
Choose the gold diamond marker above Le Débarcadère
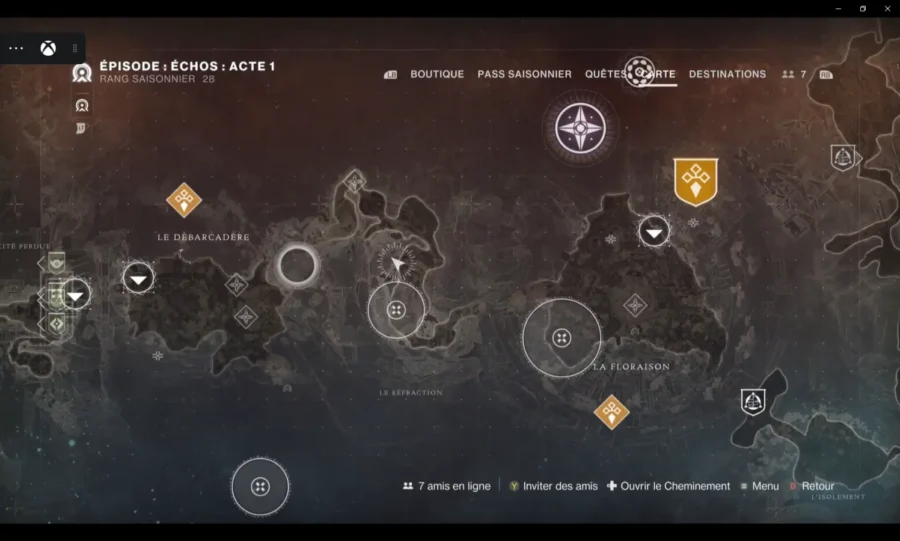[183, 200]
